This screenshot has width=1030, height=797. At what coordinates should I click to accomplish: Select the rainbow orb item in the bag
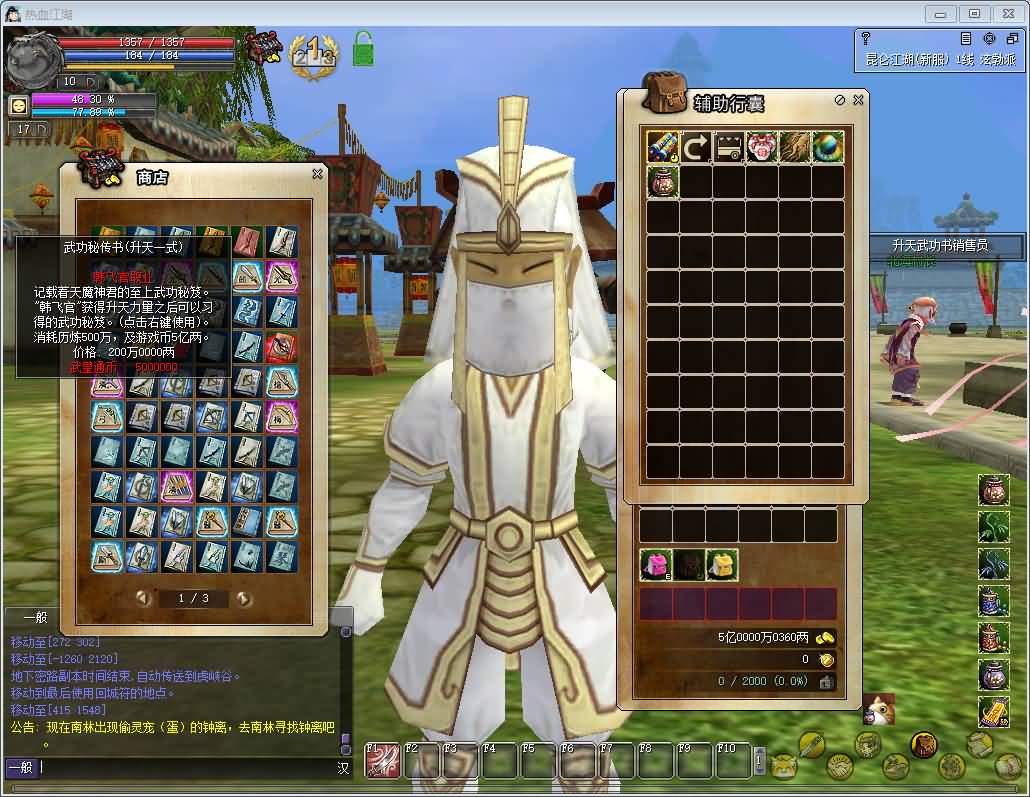[x=828, y=148]
